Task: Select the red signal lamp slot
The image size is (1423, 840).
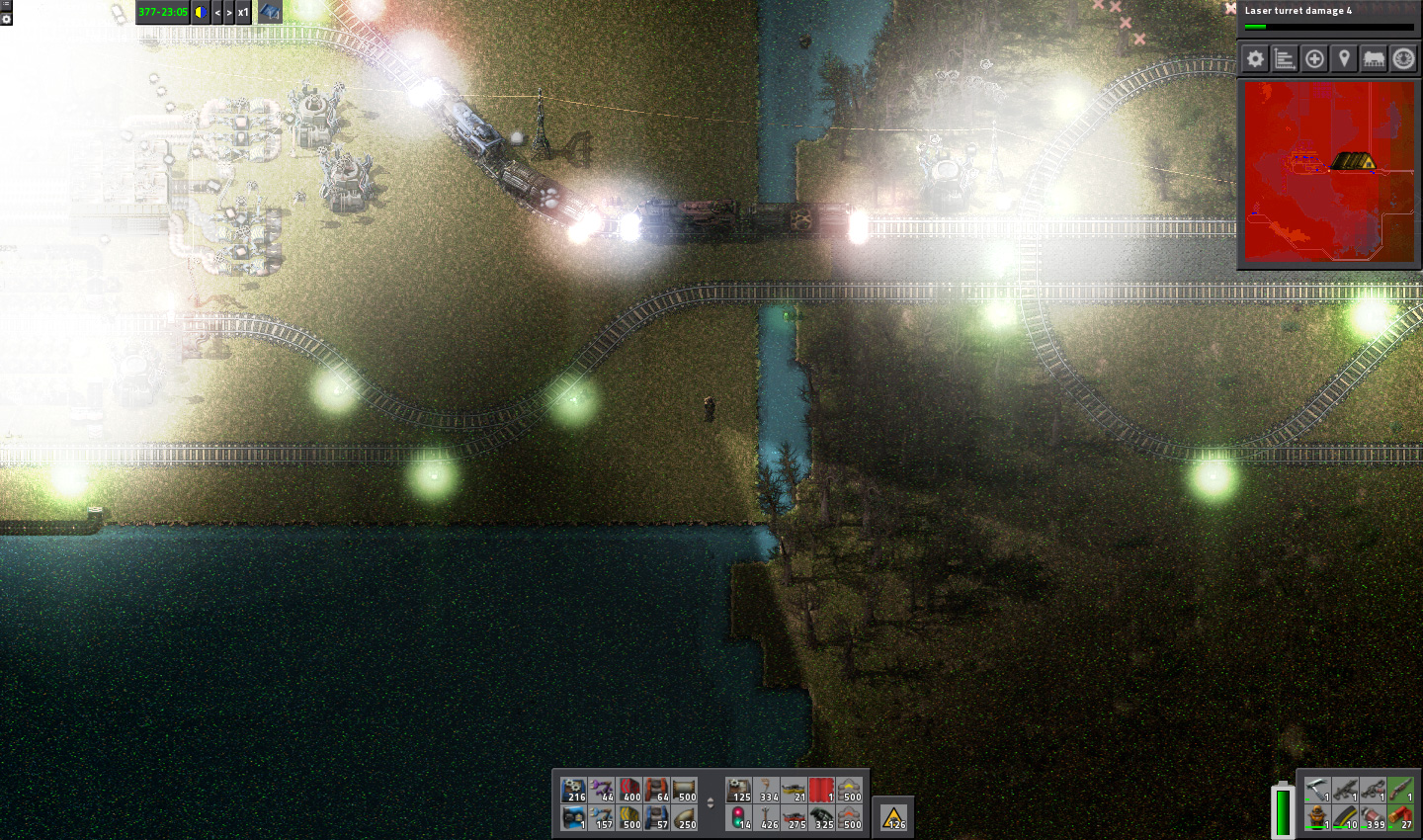Action: (739, 817)
